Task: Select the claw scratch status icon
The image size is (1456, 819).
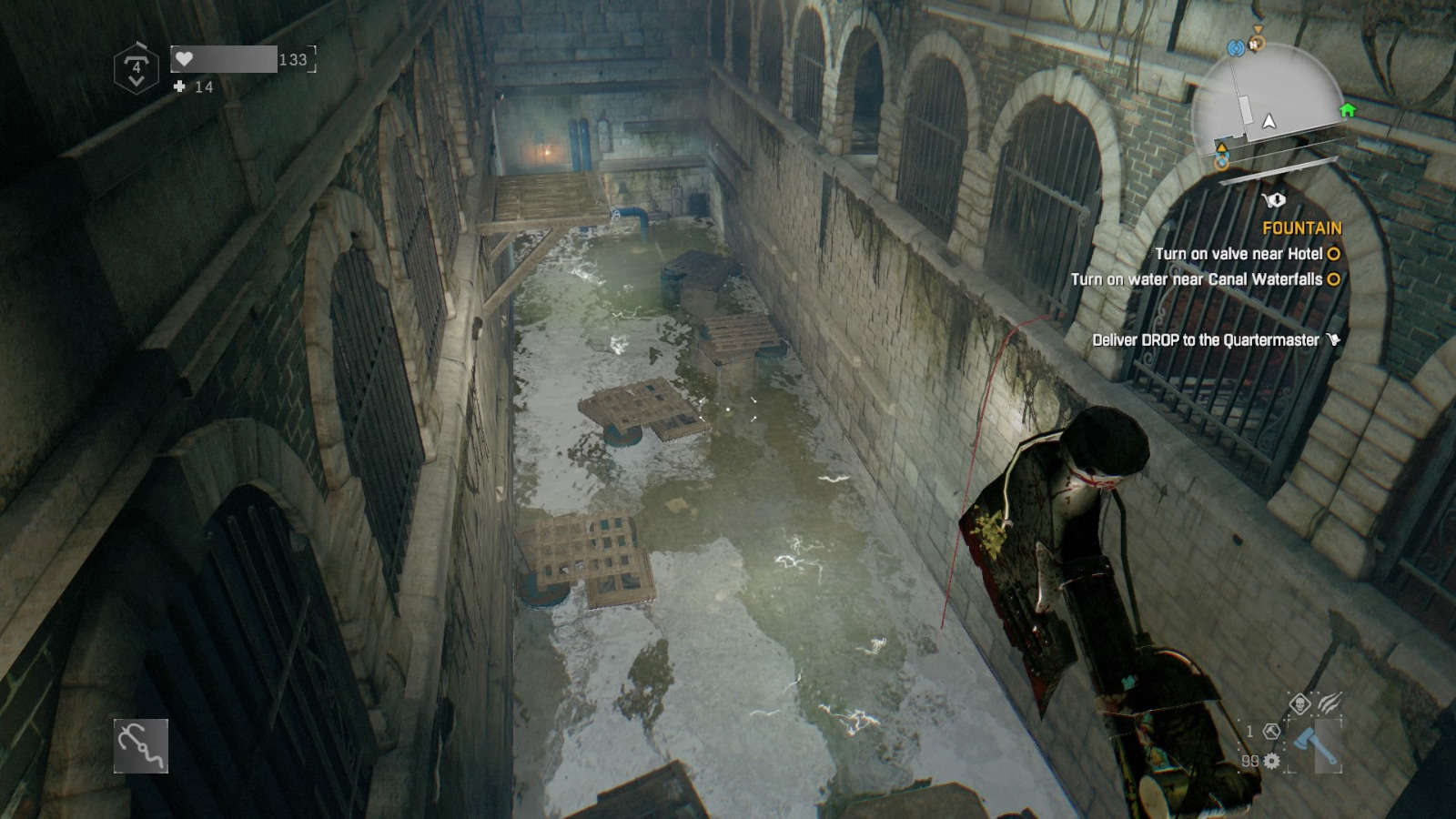Action: click(1331, 702)
